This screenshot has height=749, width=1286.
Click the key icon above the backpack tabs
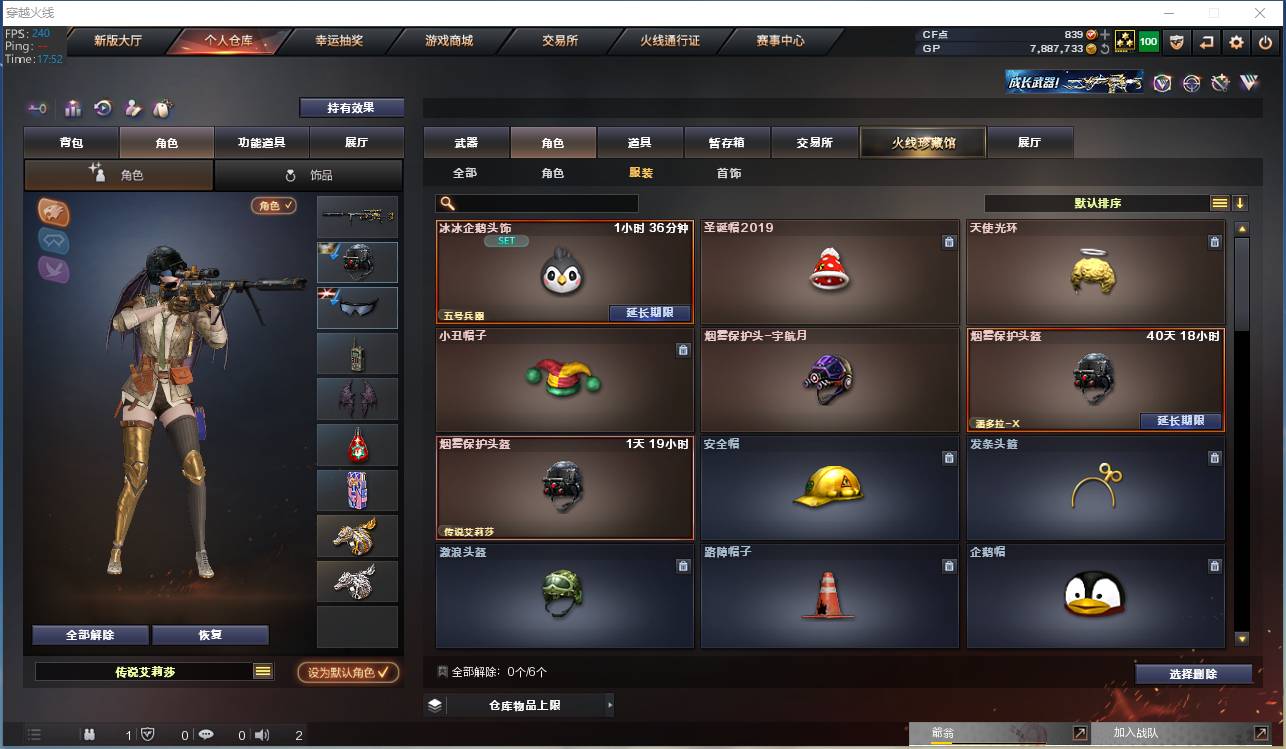click(39, 109)
